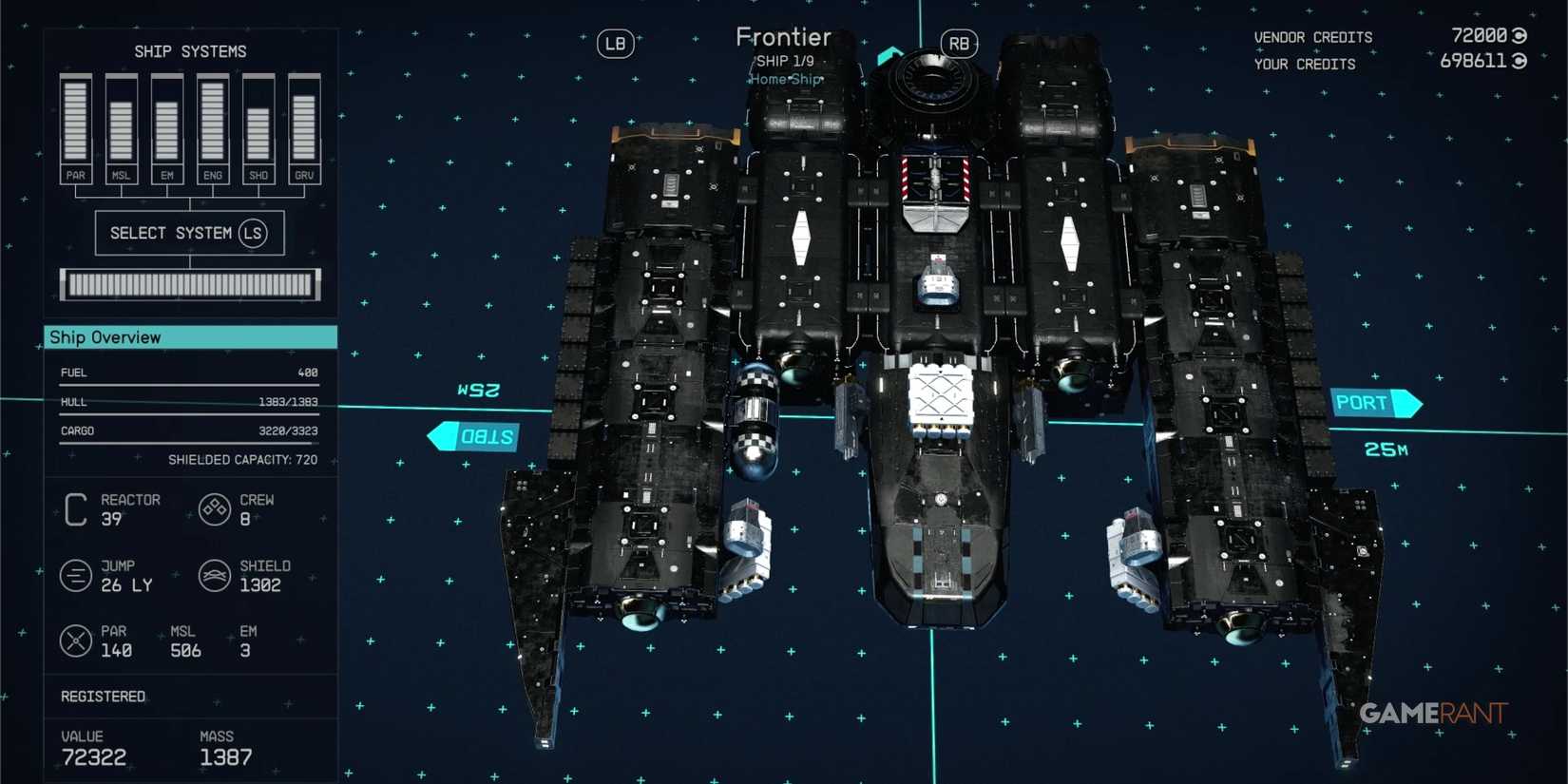The height and width of the screenshot is (784, 1568).
Task: Select the MSL stat showing 506
Action: [x=182, y=641]
